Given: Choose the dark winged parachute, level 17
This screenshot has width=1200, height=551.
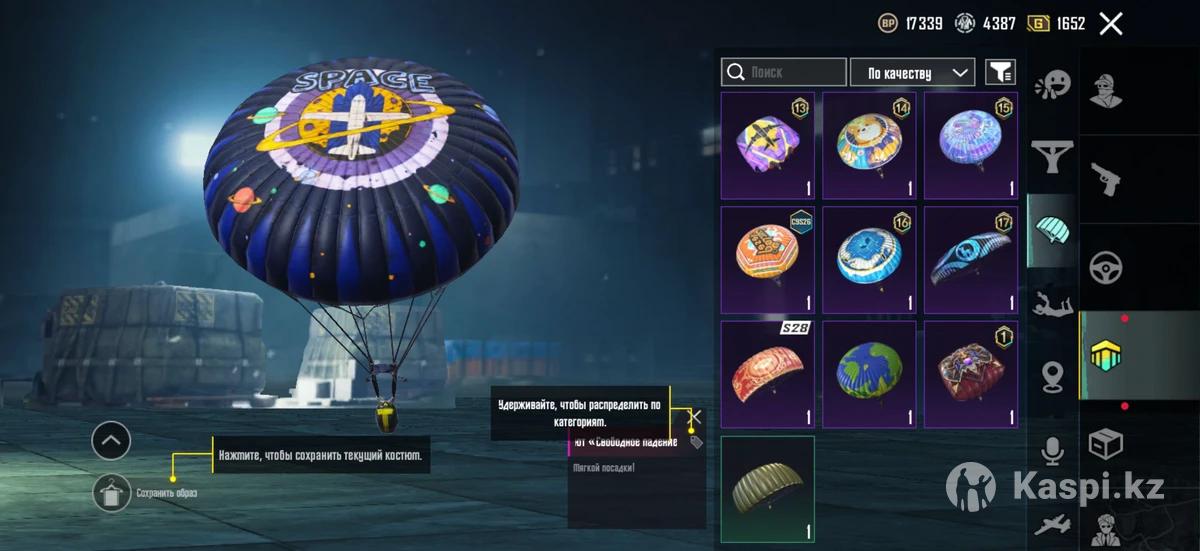Looking at the screenshot, I should point(970,260).
